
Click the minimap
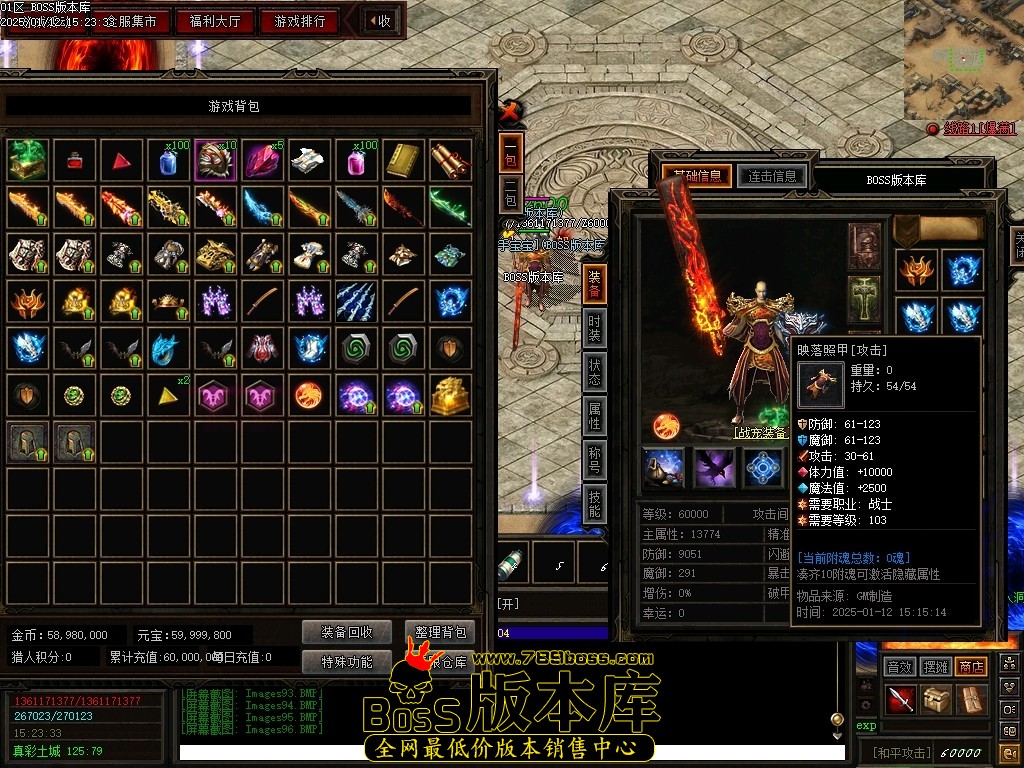point(963,59)
